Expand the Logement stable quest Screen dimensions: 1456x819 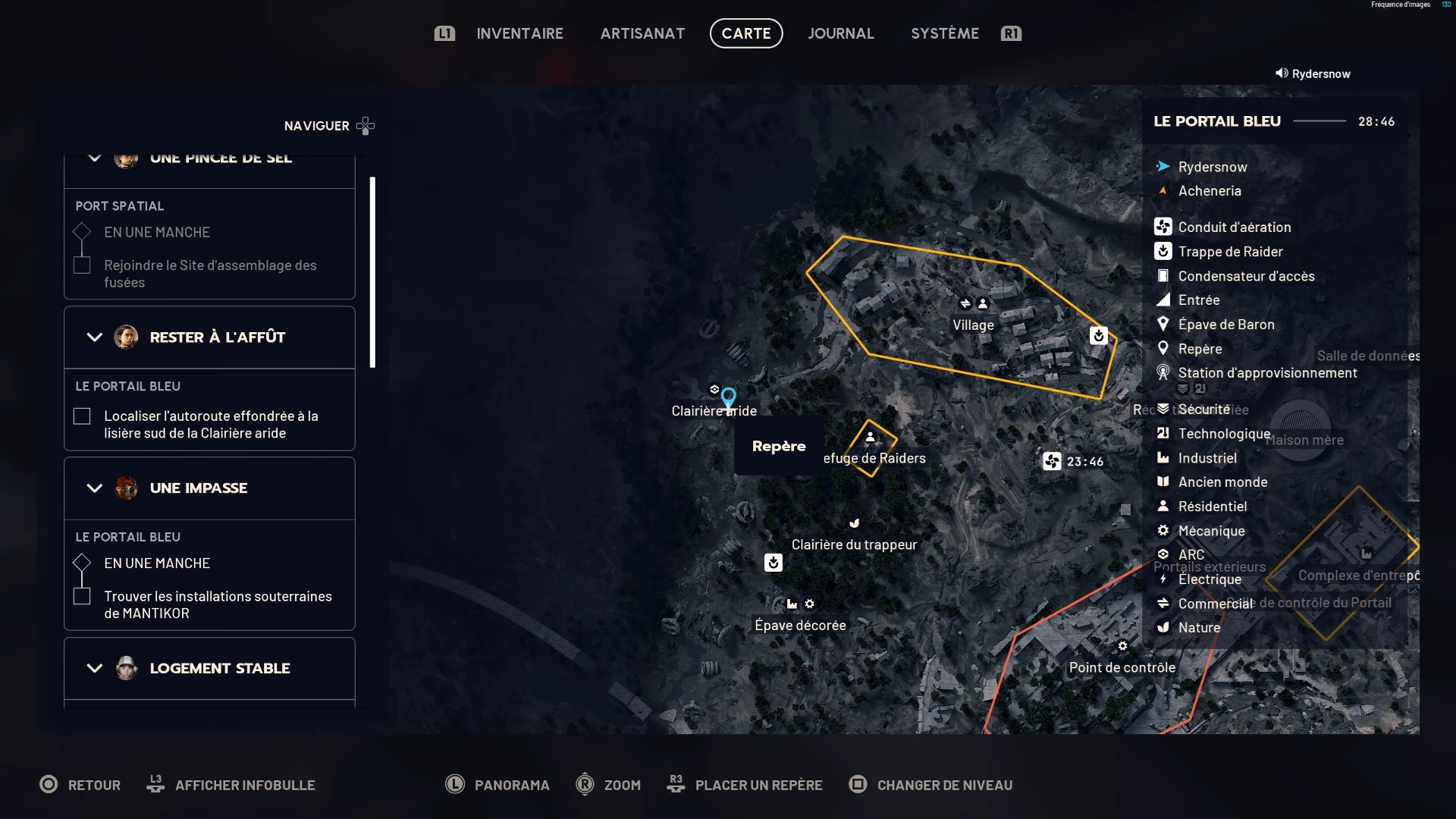click(x=95, y=668)
